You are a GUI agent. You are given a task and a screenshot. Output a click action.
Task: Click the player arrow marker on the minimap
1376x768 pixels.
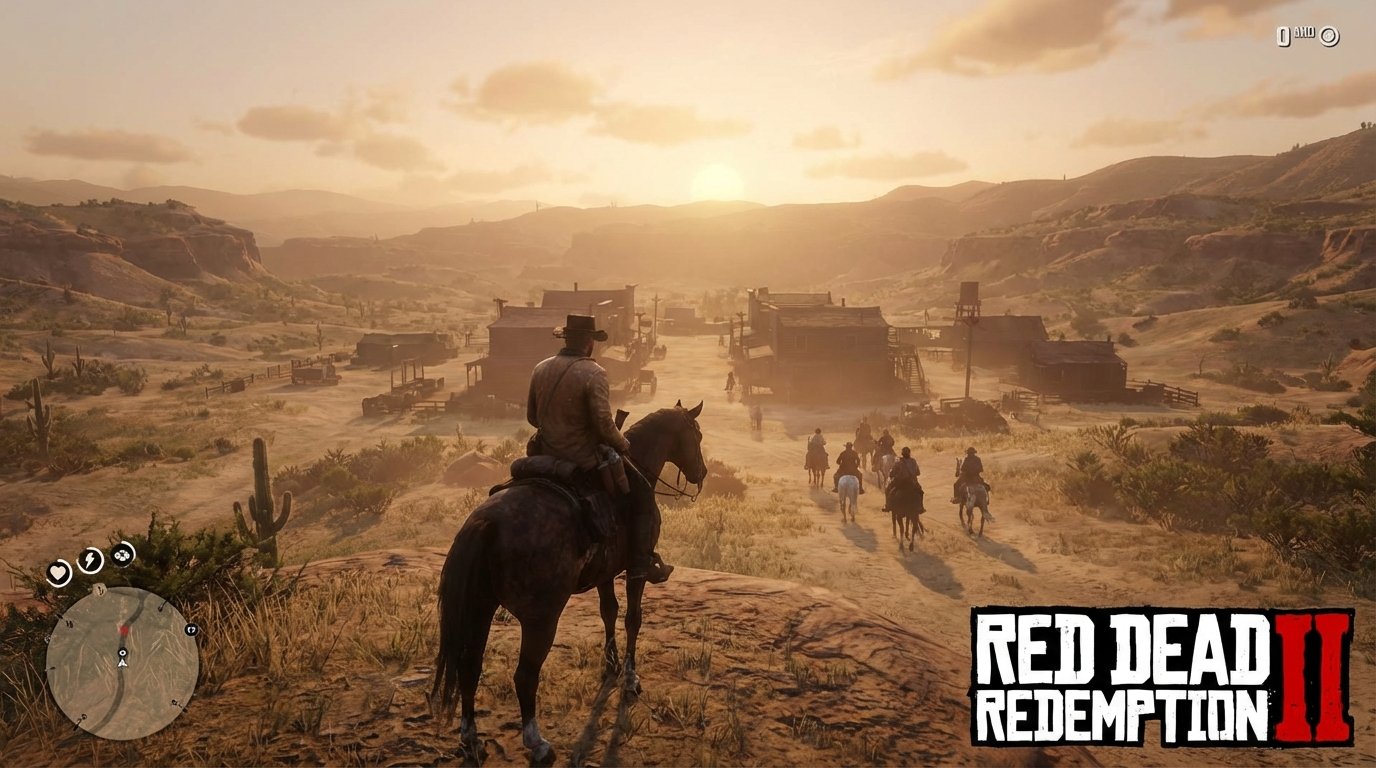[x=122, y=663]
